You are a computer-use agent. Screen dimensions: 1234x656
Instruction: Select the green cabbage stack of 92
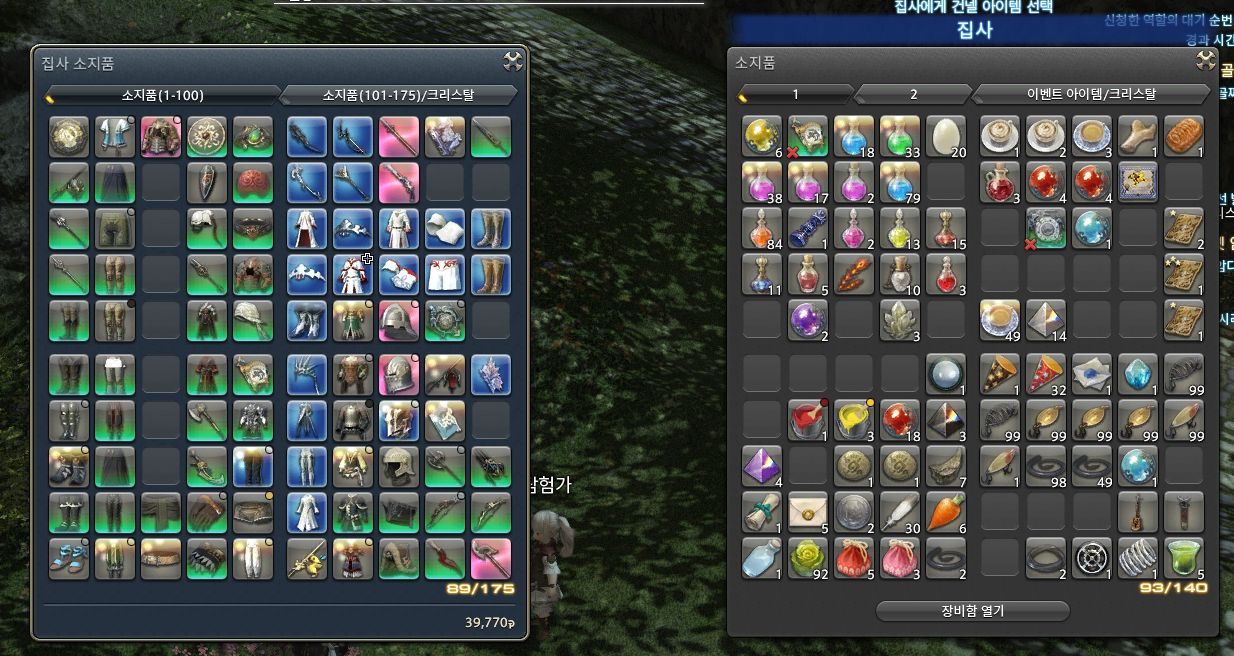click(x=808, y=557)
